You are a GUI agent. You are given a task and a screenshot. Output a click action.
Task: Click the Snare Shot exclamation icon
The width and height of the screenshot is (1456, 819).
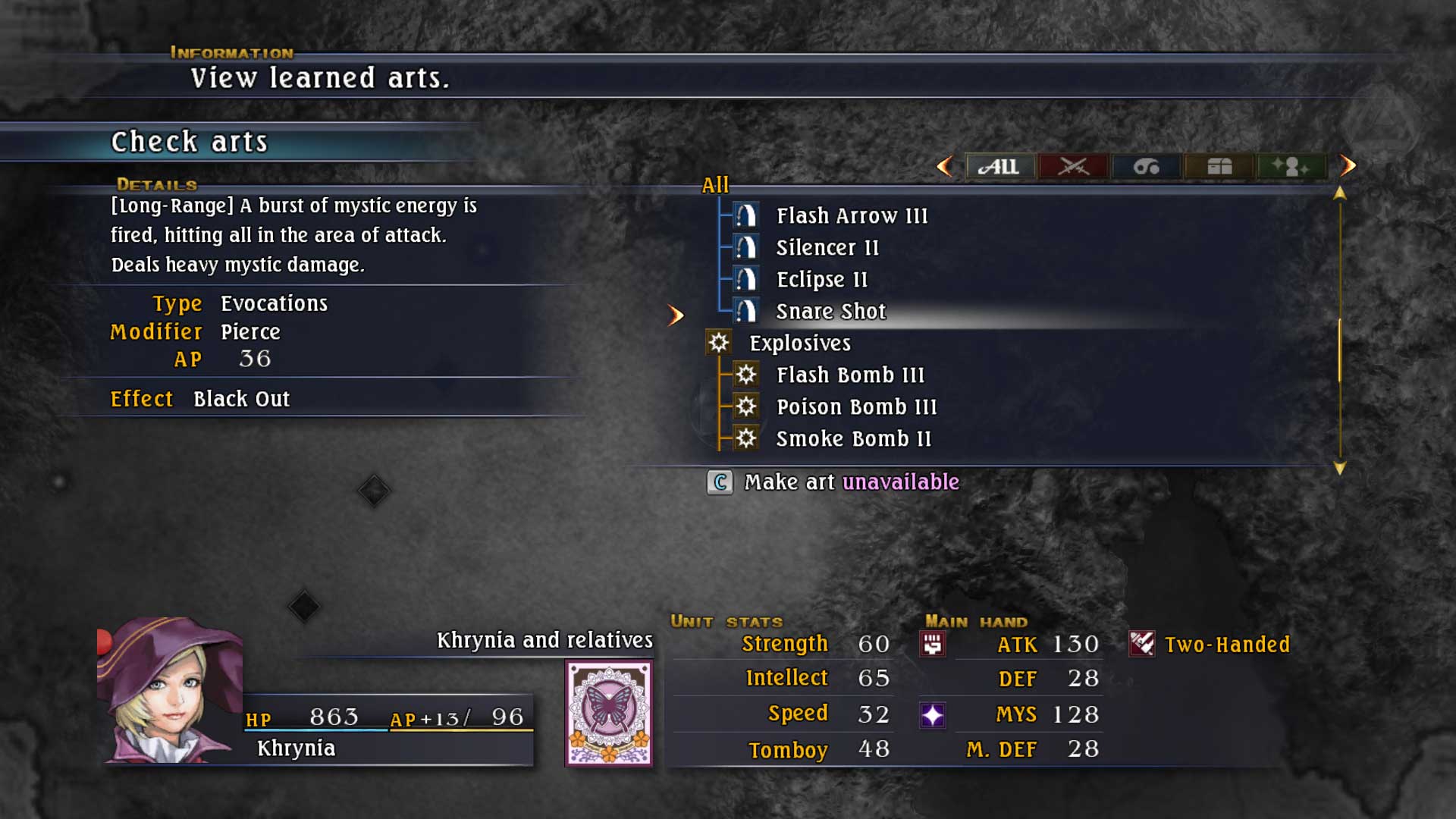click(746, 311)
